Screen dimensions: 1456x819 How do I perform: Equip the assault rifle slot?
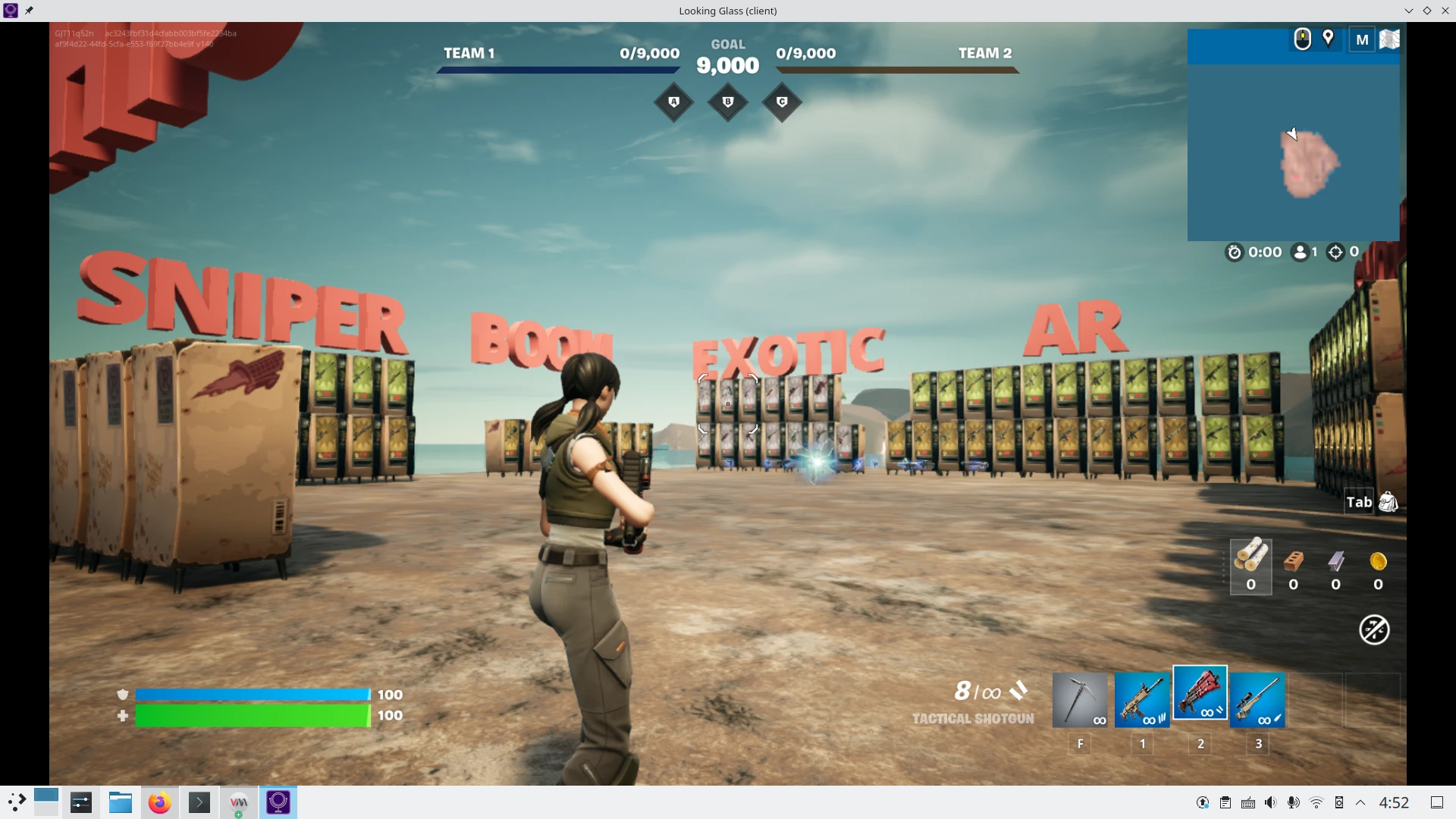[x=1141, y=700]
